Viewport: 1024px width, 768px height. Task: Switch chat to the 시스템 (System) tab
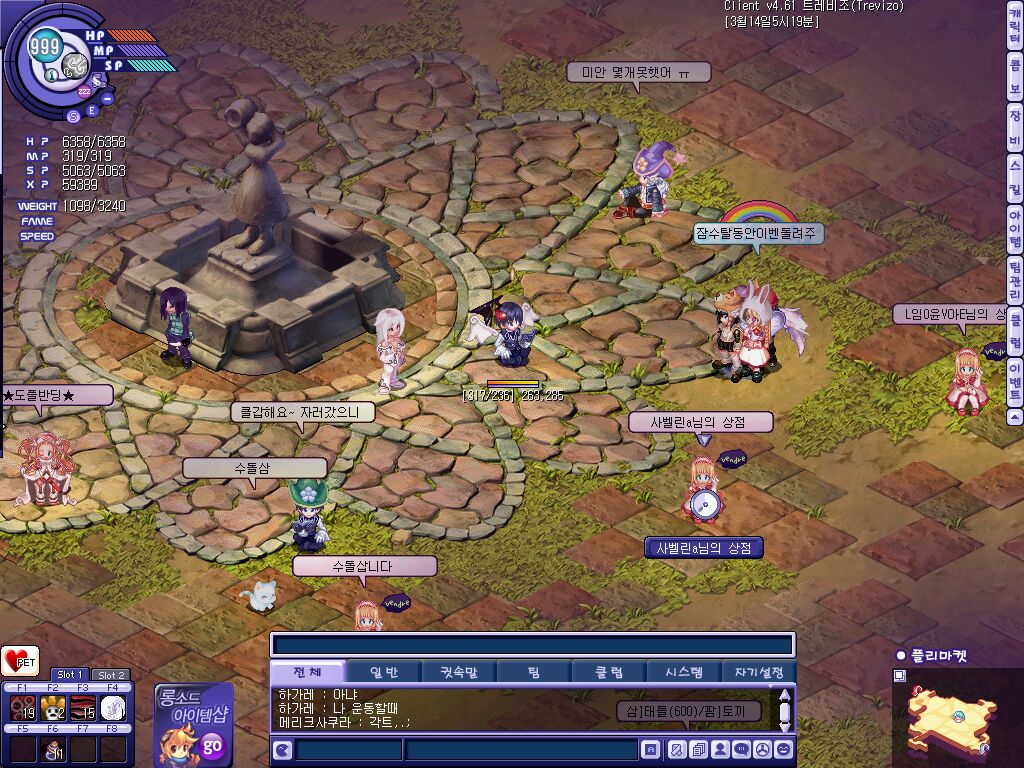pyautogui.click(x=683, y=672)
